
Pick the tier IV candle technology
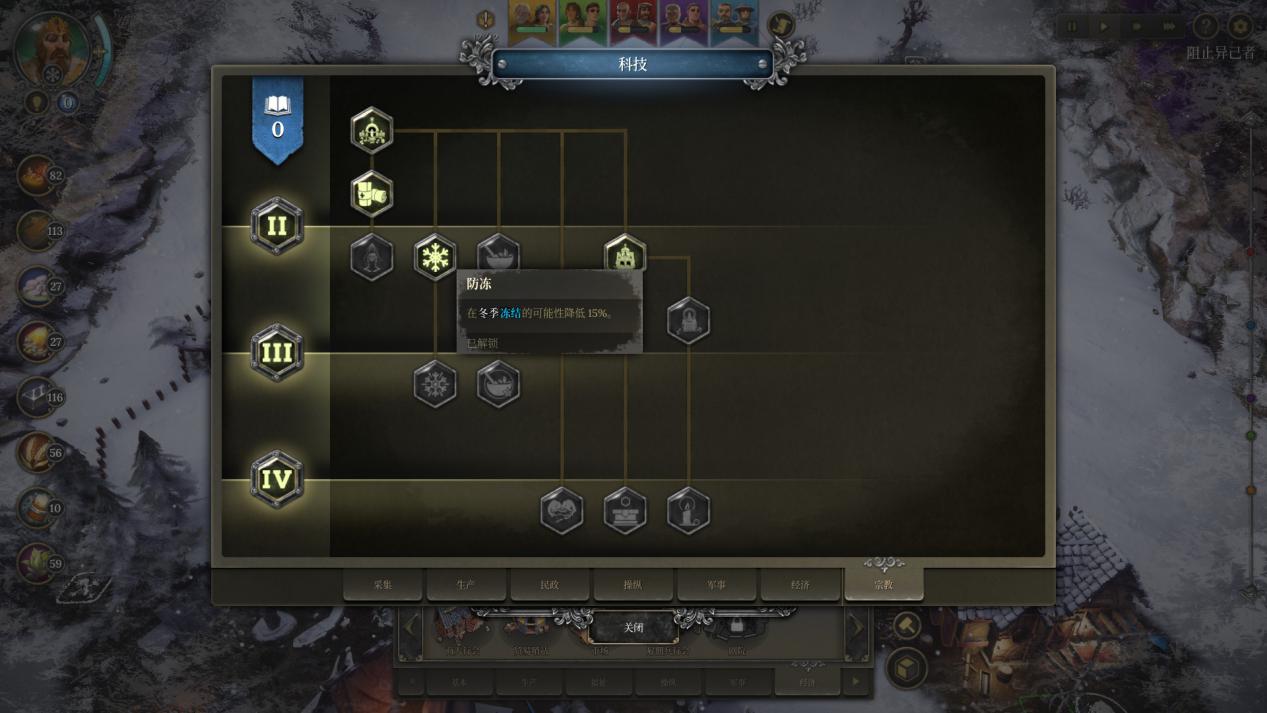pos(688,511)
